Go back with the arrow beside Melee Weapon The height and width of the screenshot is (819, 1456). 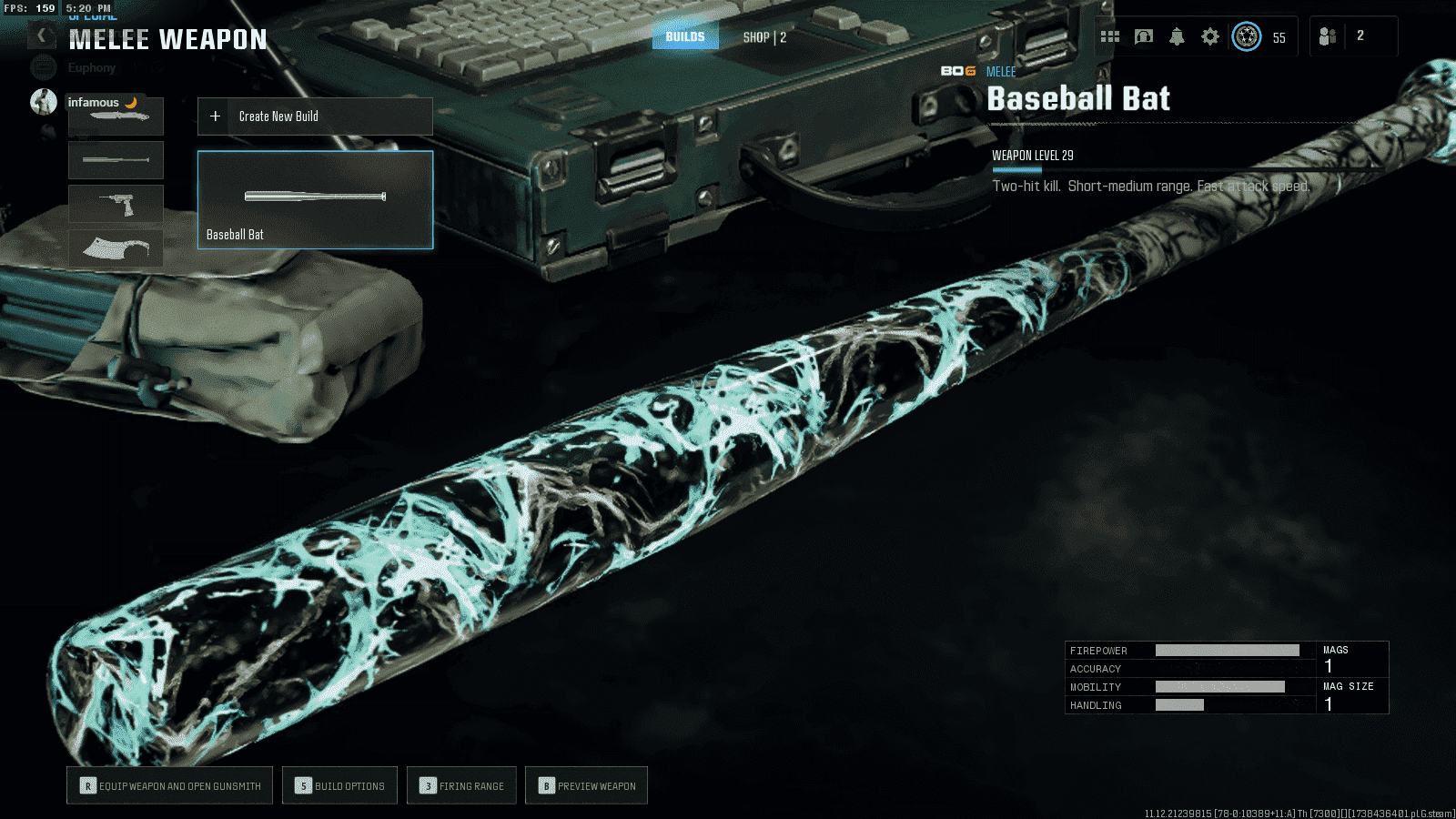click(42, 36)
